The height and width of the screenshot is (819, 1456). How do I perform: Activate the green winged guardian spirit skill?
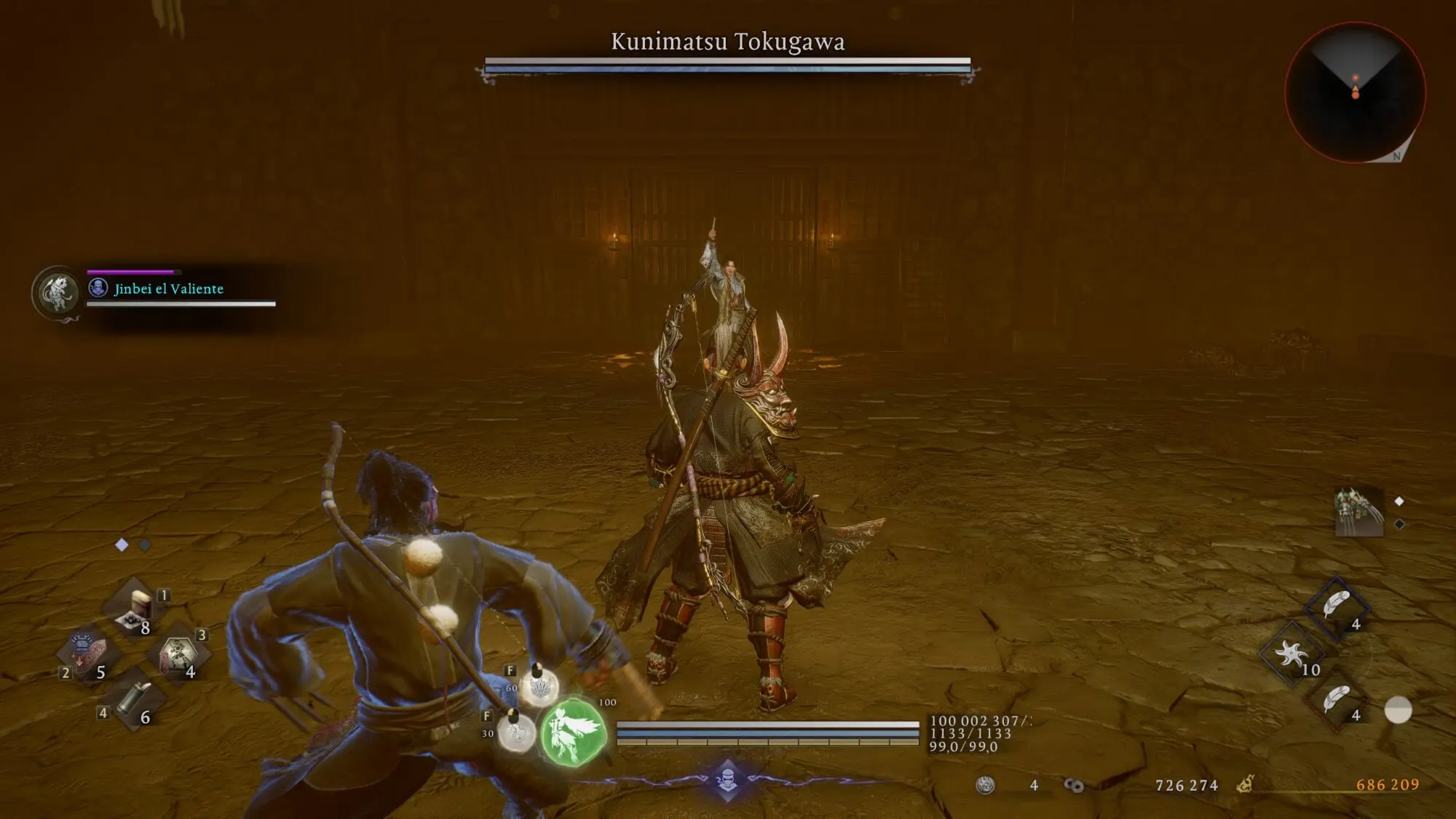(574, 732)
